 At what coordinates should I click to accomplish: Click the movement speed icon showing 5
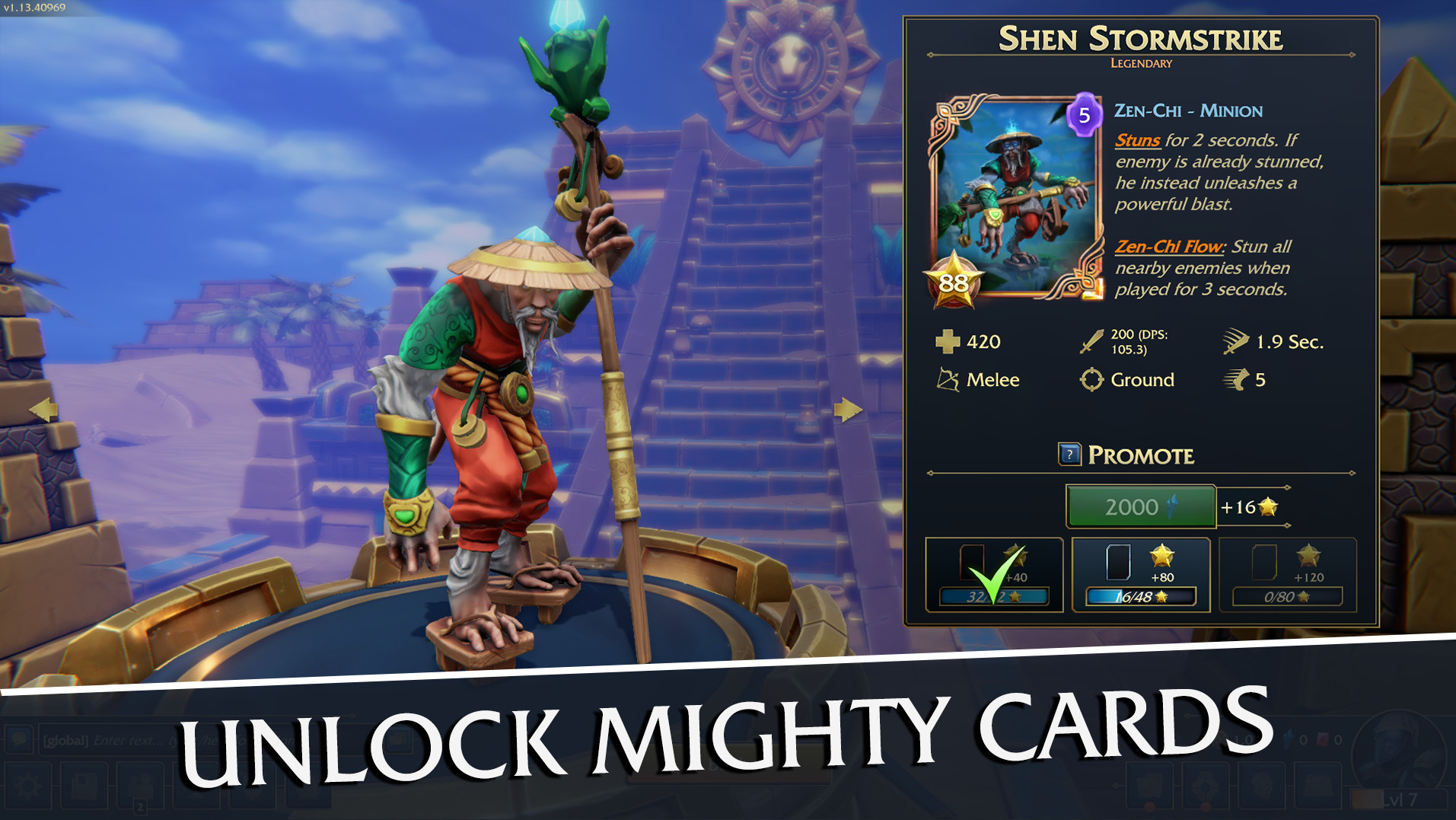(1235, 380)
